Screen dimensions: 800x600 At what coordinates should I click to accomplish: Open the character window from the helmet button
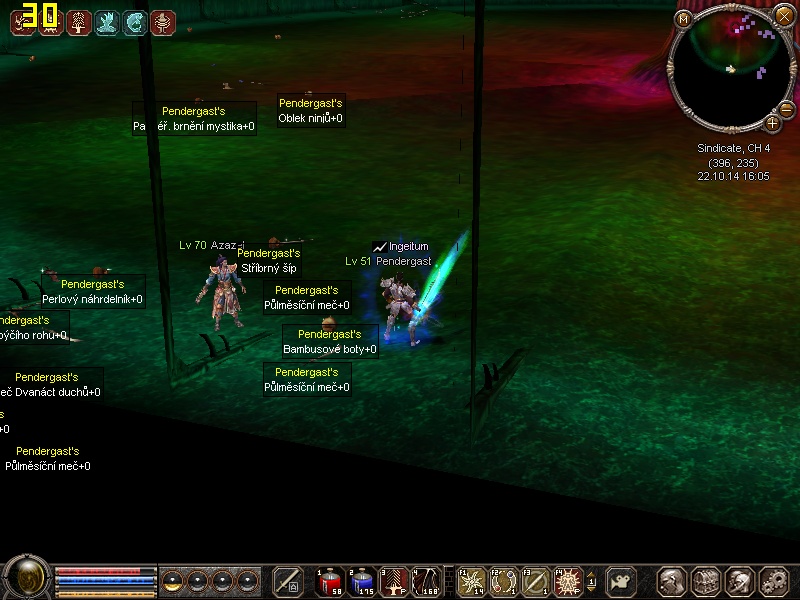[670, 581]
